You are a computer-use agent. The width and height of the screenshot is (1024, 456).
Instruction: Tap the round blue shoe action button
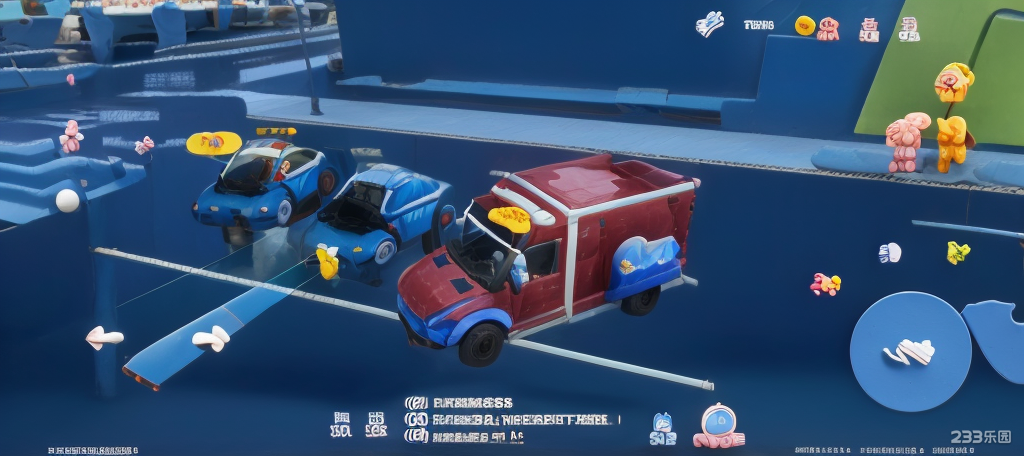pos(910,350)
